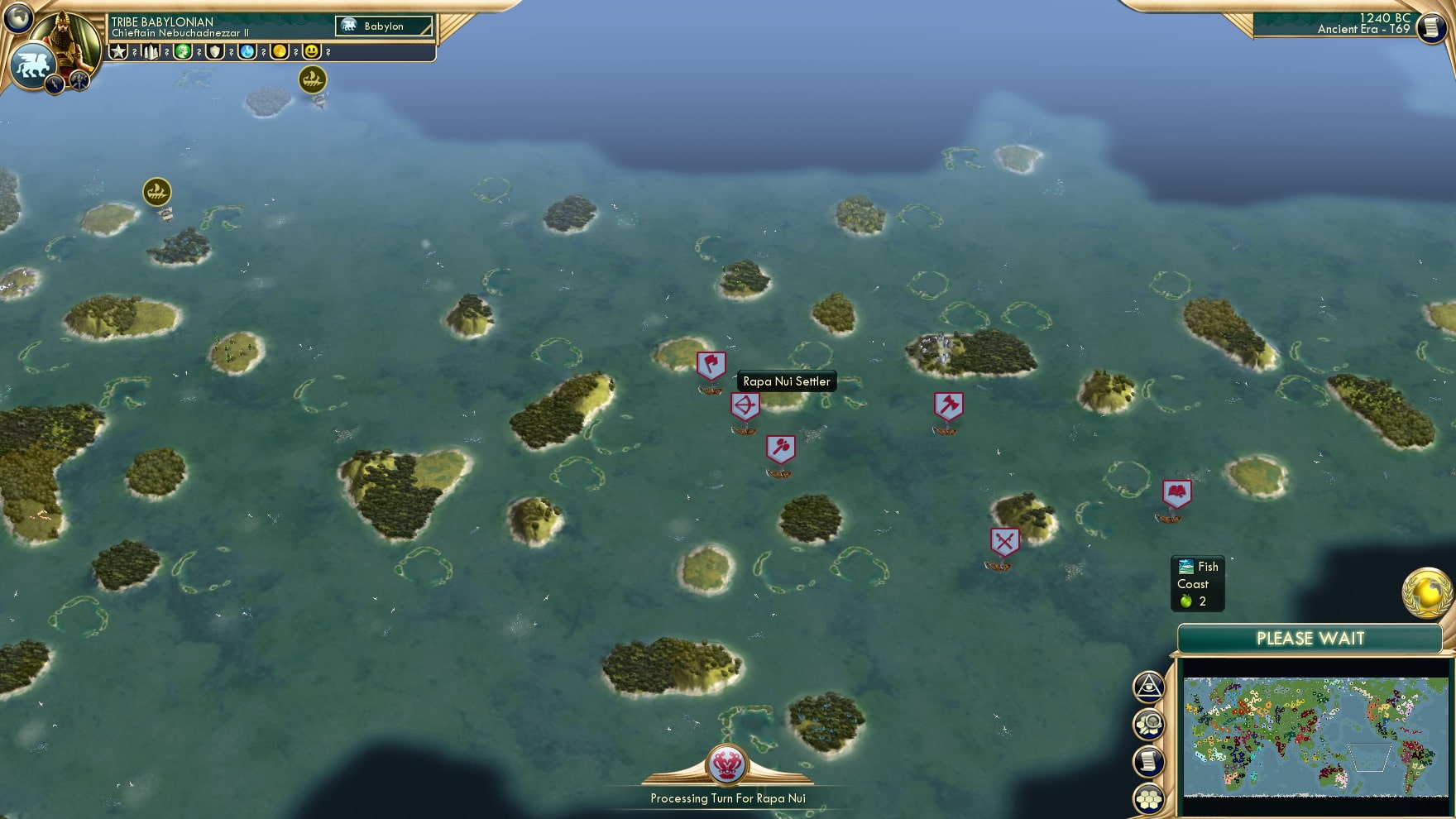Toggle the hex grid button

(x=1149, y=799)
